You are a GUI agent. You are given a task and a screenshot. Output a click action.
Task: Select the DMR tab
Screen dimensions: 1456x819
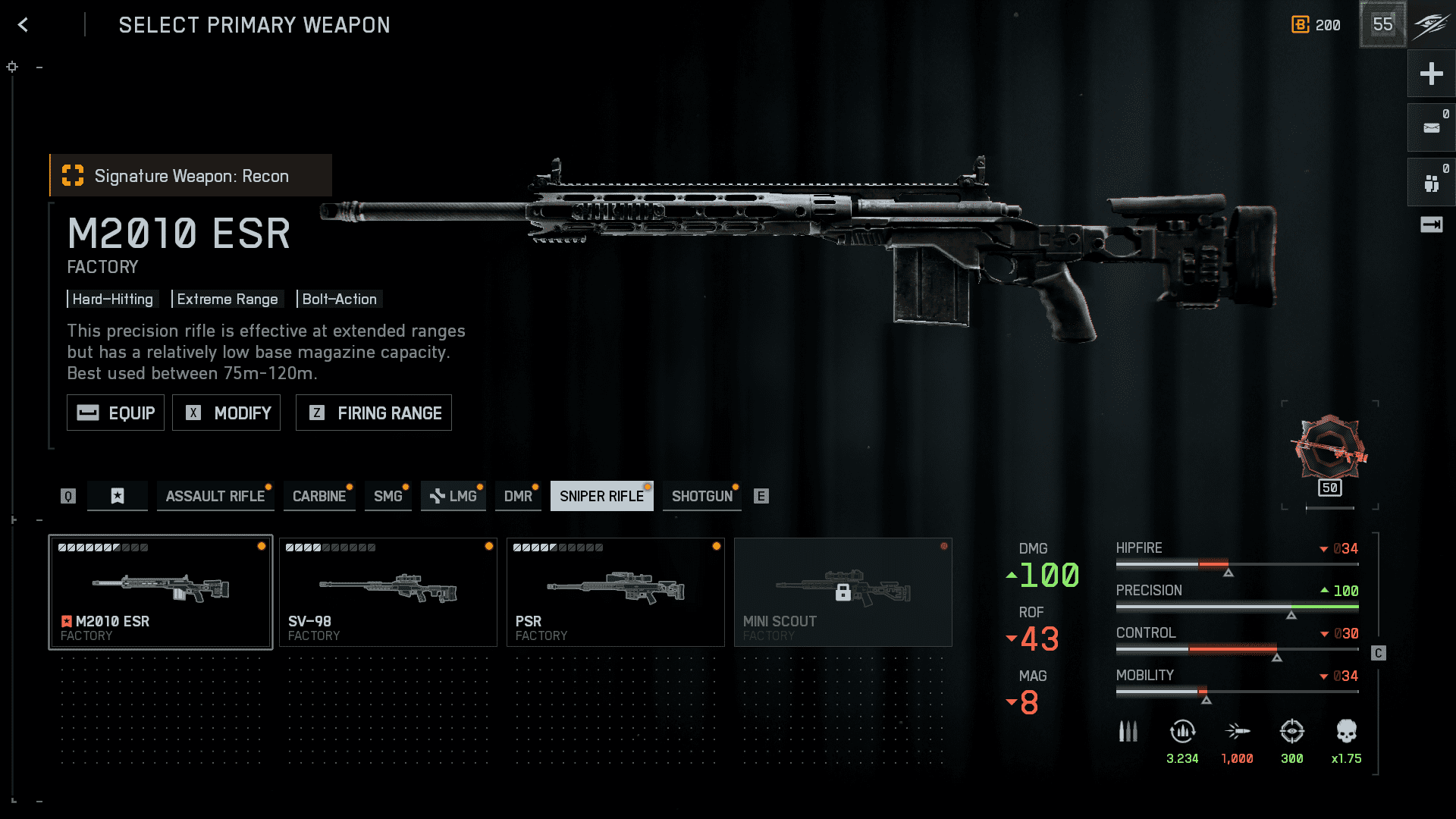[x=518, y=496]
